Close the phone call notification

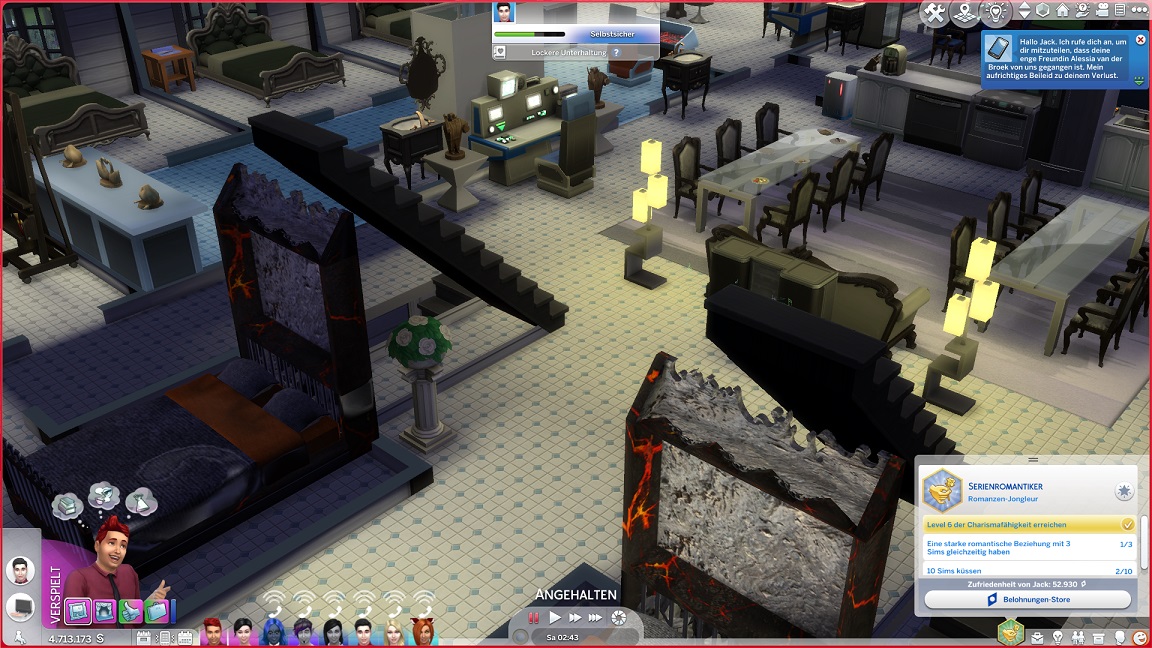pyautogui.click(x=1141, y=40)
